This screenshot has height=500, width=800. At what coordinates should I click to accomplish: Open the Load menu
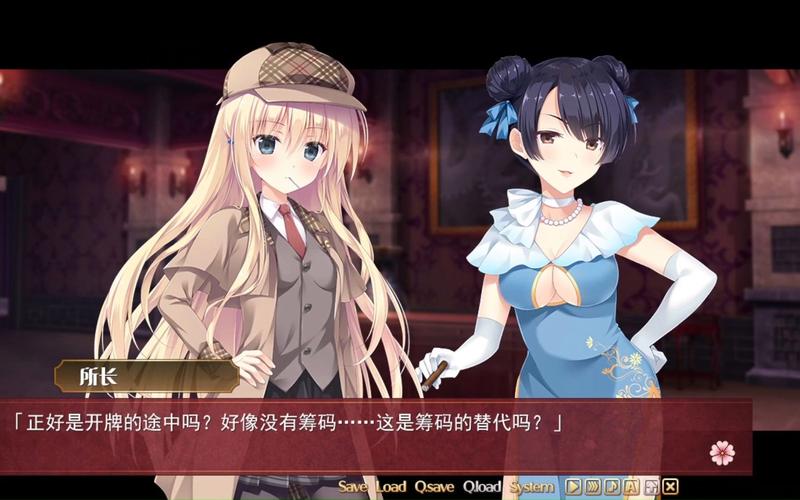391,487
